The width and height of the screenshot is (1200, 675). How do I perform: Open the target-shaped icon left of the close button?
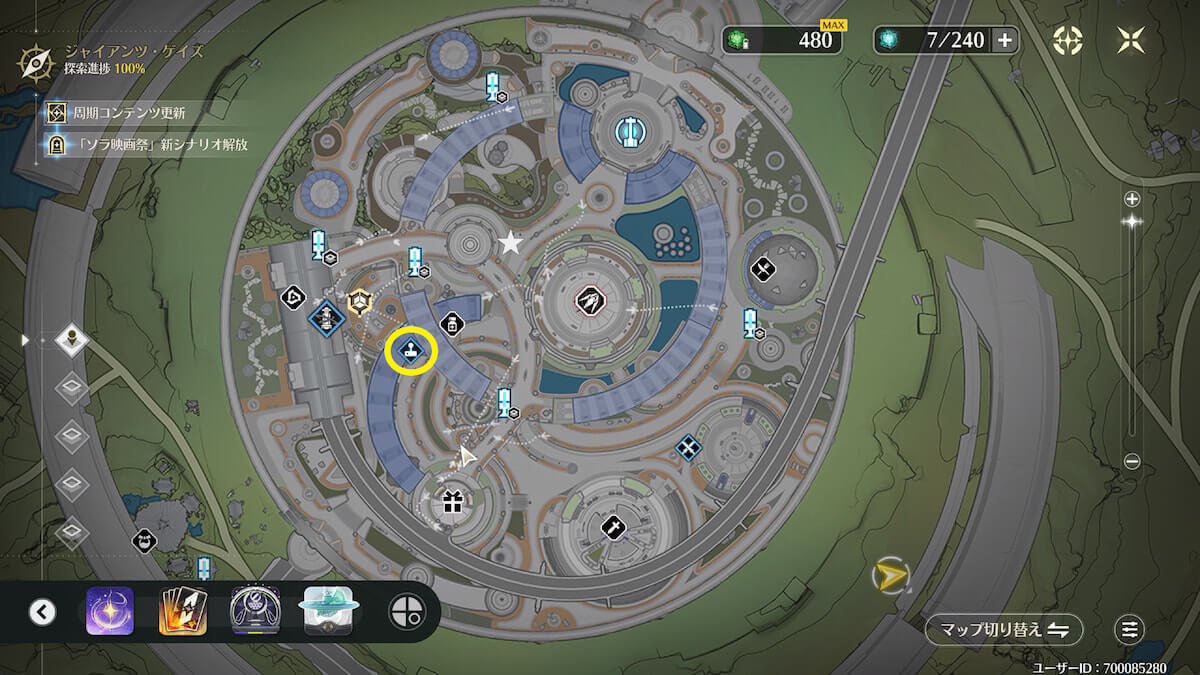(x=1068, y=40)
